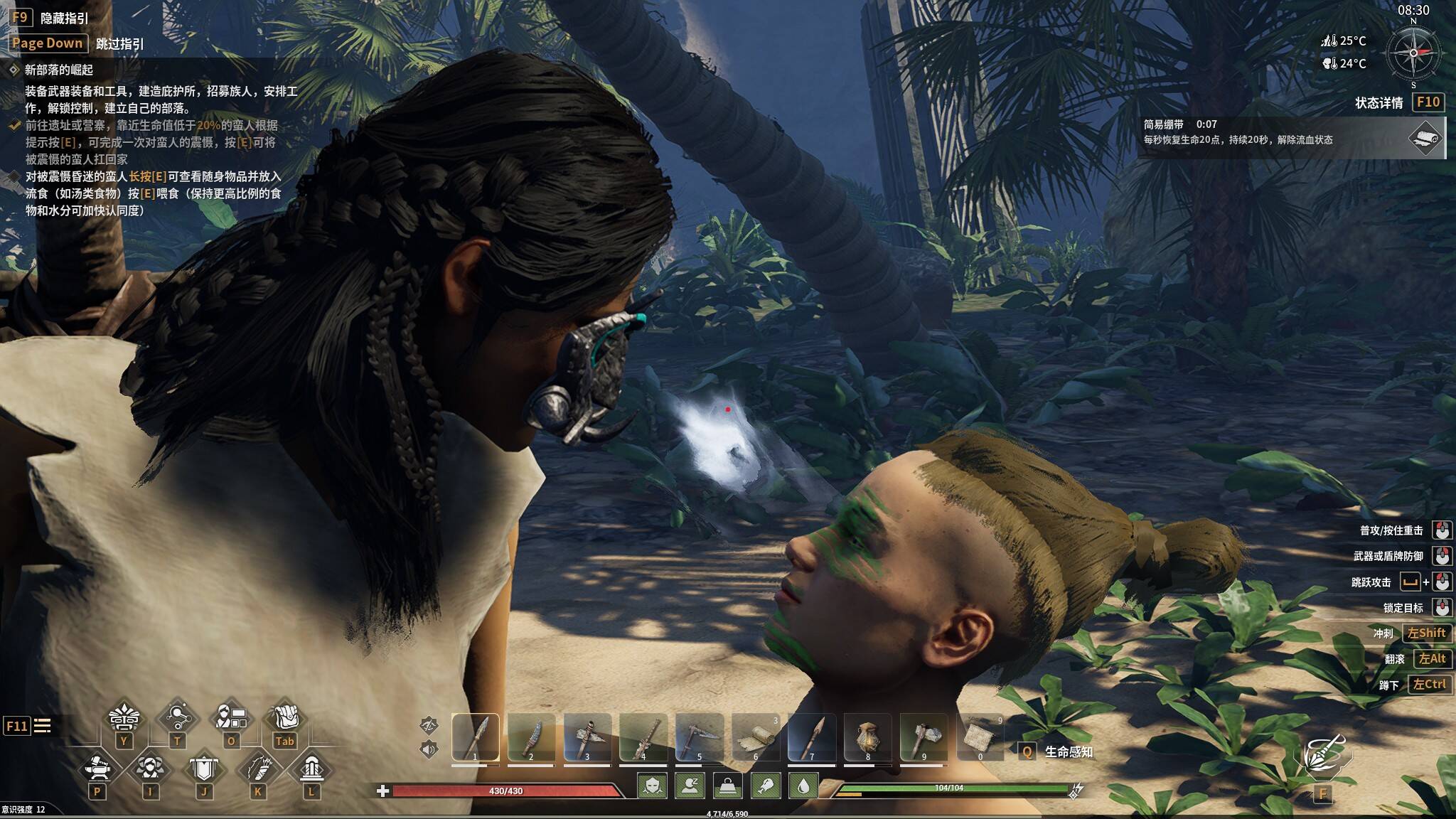Click the simple bandage buff icon
The image size is (1456, 819).
pyautogui.click(x=1425, y=137)
